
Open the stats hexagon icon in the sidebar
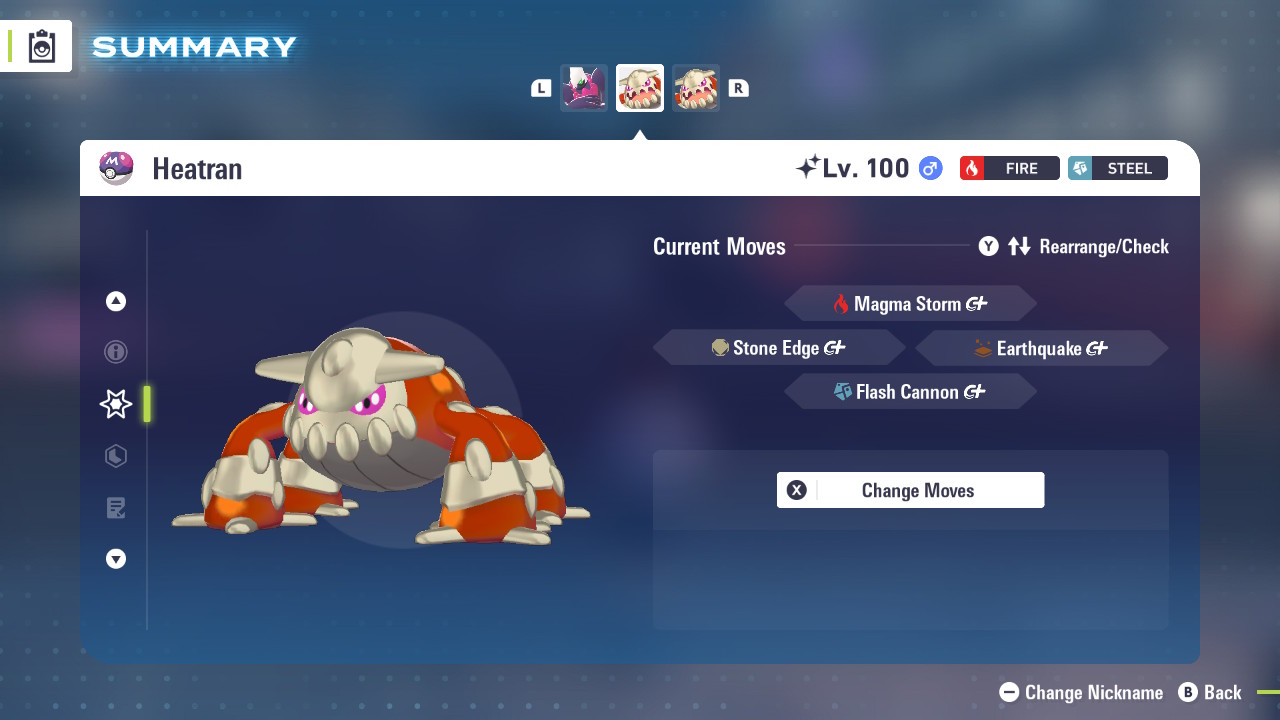coord(115,456)
